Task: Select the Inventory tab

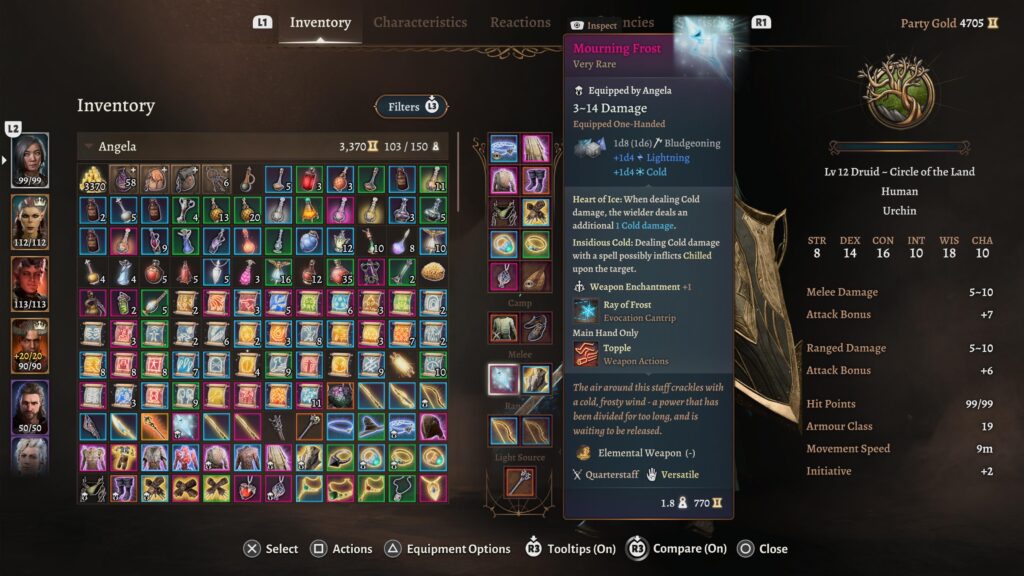Action: point(320,22)
